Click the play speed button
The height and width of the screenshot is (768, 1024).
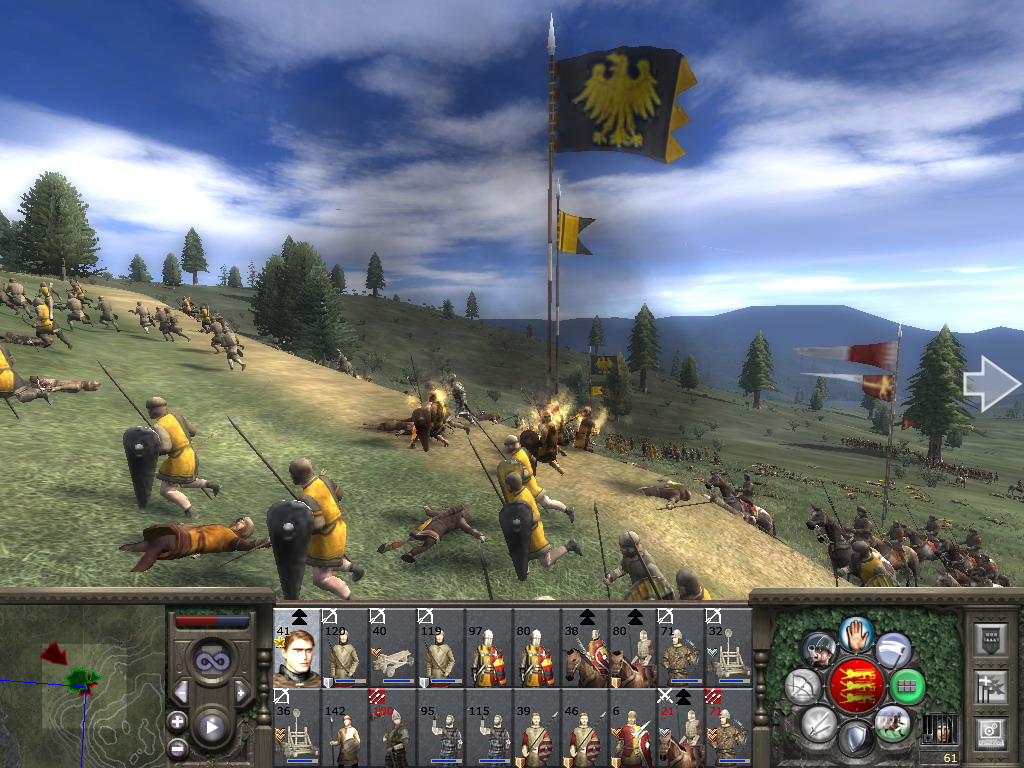click(x=210, y=727)
